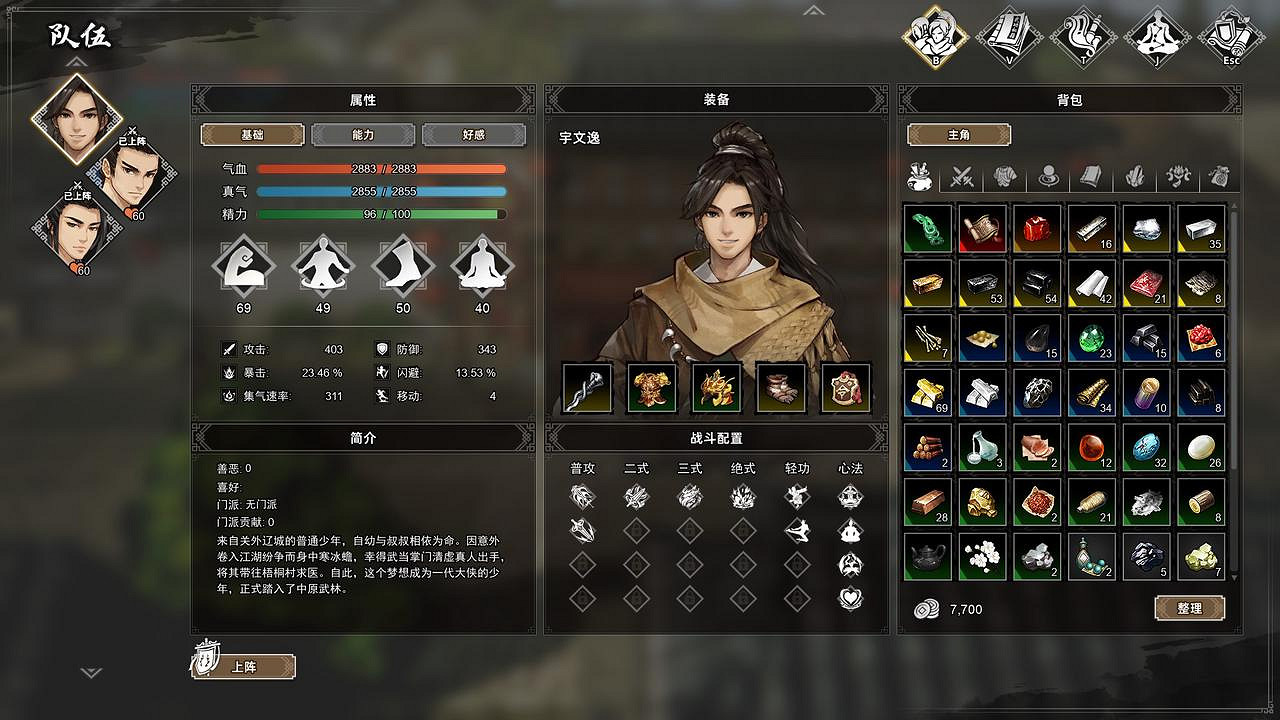This screenshot has height=720, width=1280.
Task: Click the 轻功 movement skill icon
Action: (796, 497)
